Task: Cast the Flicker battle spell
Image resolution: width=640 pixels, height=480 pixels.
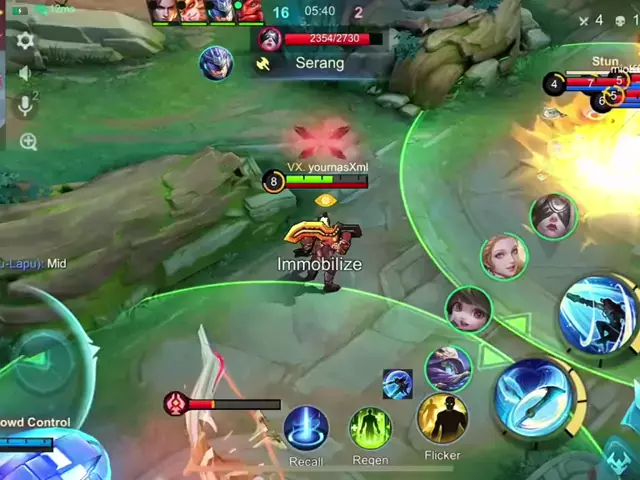Action: pos(442,419)
